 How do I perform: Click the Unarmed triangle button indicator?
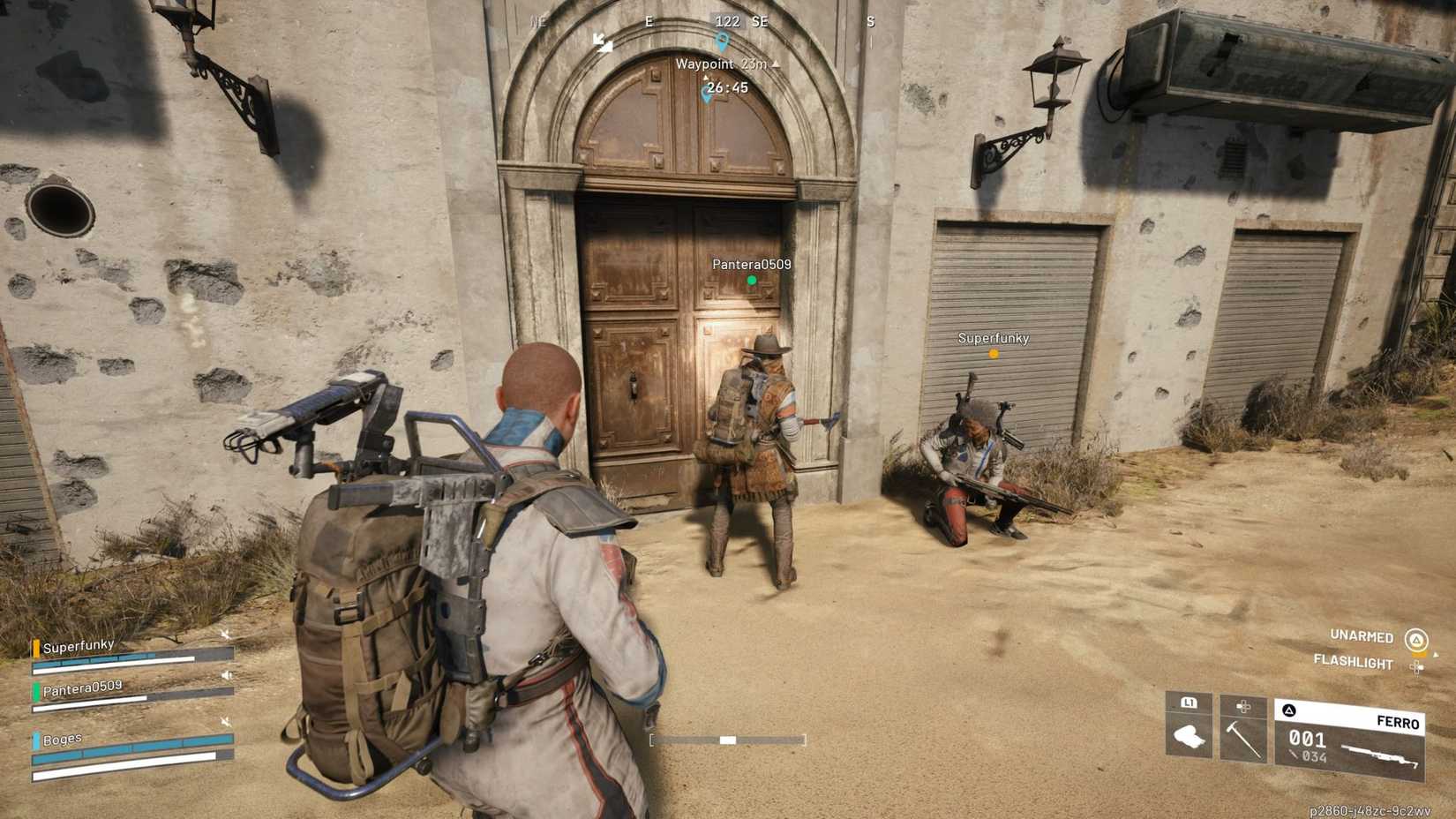click(x=1416, y=641)
